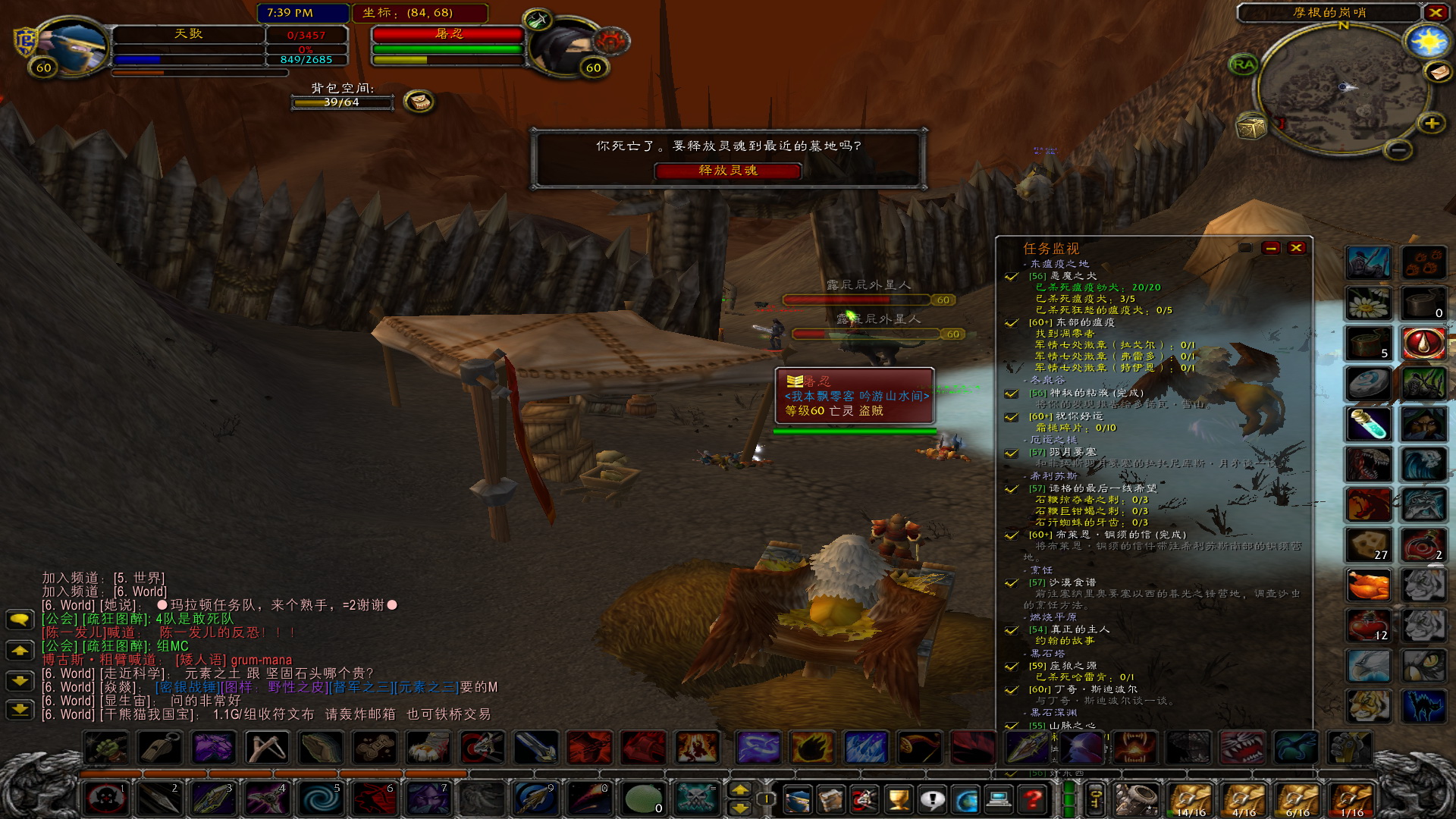Open the spellbook icon
Viewport: 1456px width, 819px height.
[831, 800]
